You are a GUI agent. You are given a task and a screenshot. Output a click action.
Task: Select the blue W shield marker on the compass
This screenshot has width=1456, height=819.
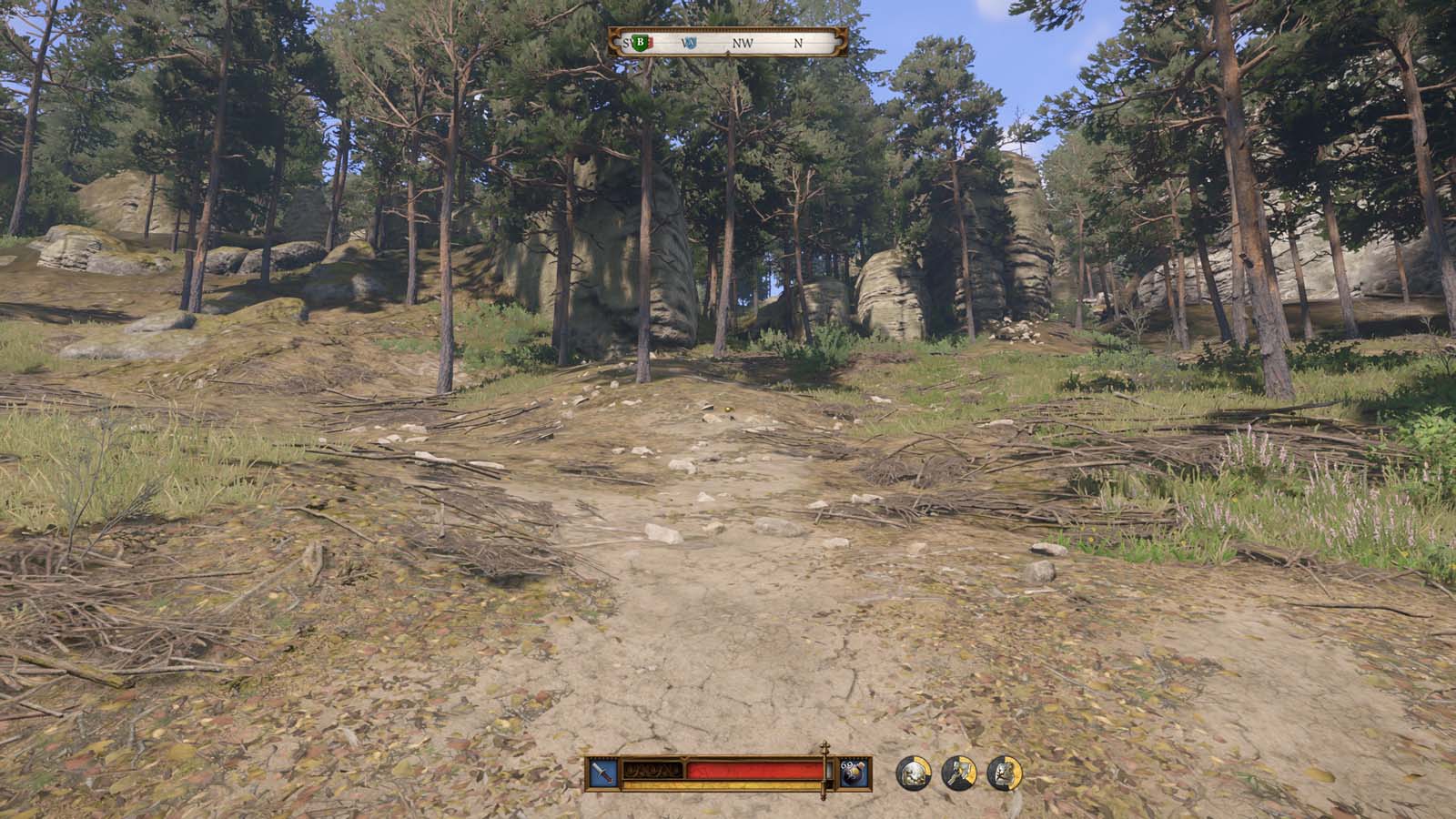690,42
